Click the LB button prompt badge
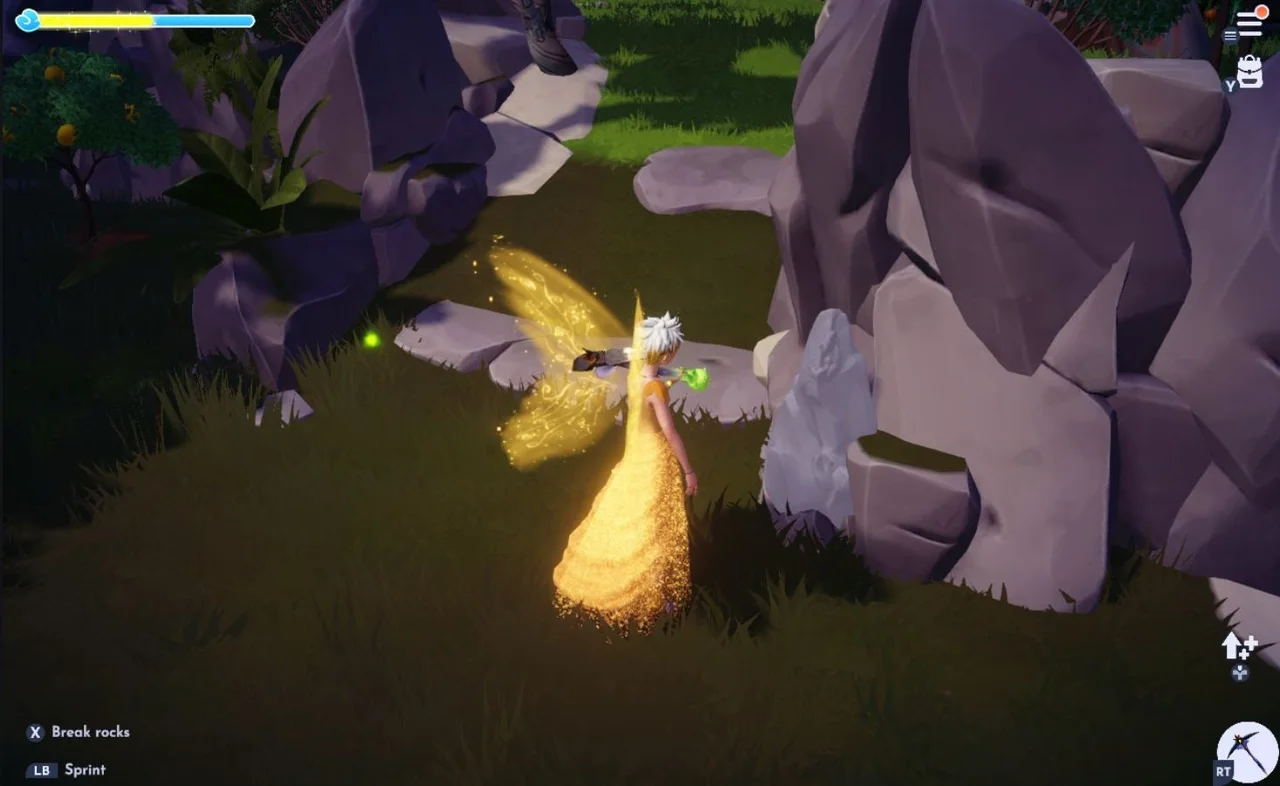The width and height of the screenshot is (1280, 786). point(40,770)
